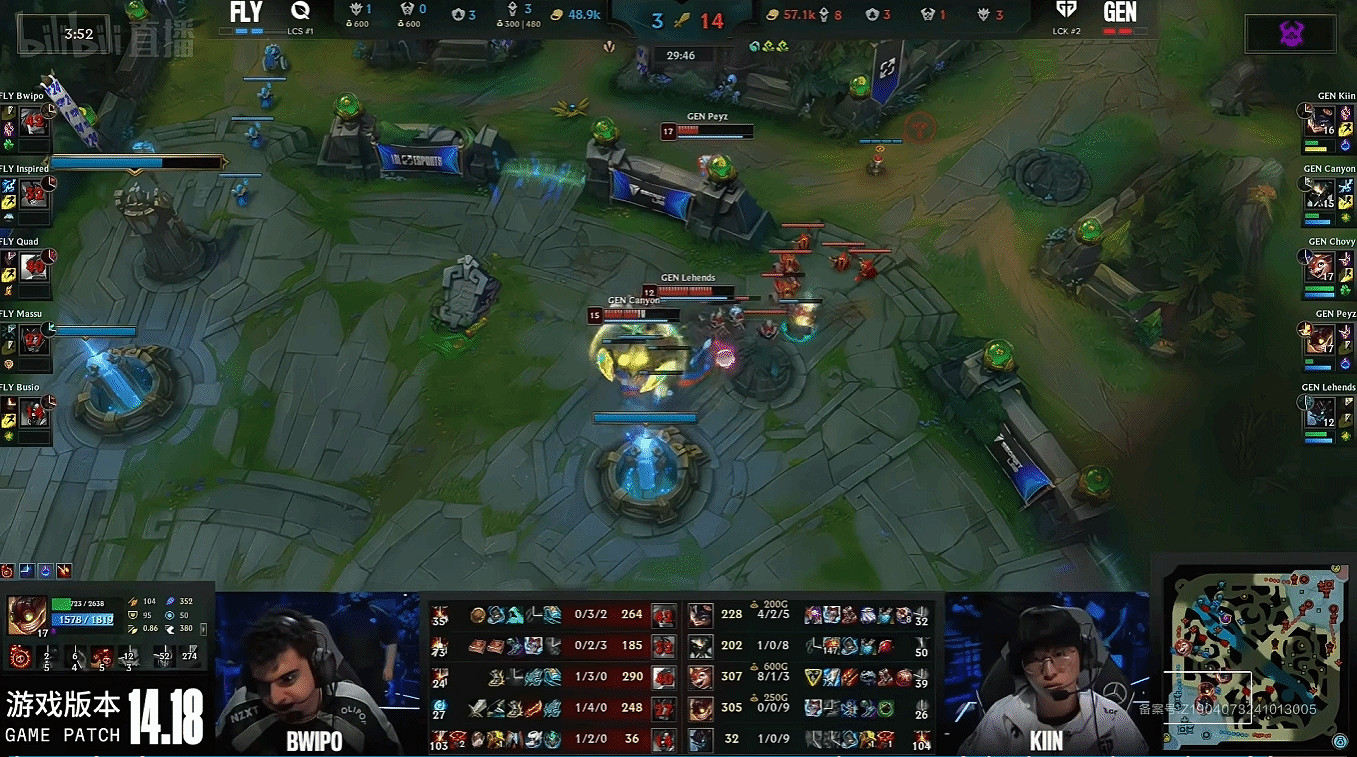
Task: Expand GEN Lehends' portrait panel on the right
Action: (1320, 412)
